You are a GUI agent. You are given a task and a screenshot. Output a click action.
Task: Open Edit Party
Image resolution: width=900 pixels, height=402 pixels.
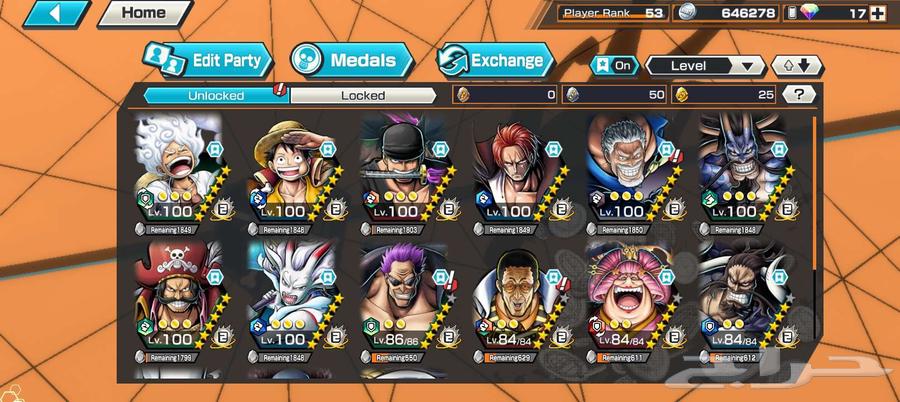pos(208,60)
